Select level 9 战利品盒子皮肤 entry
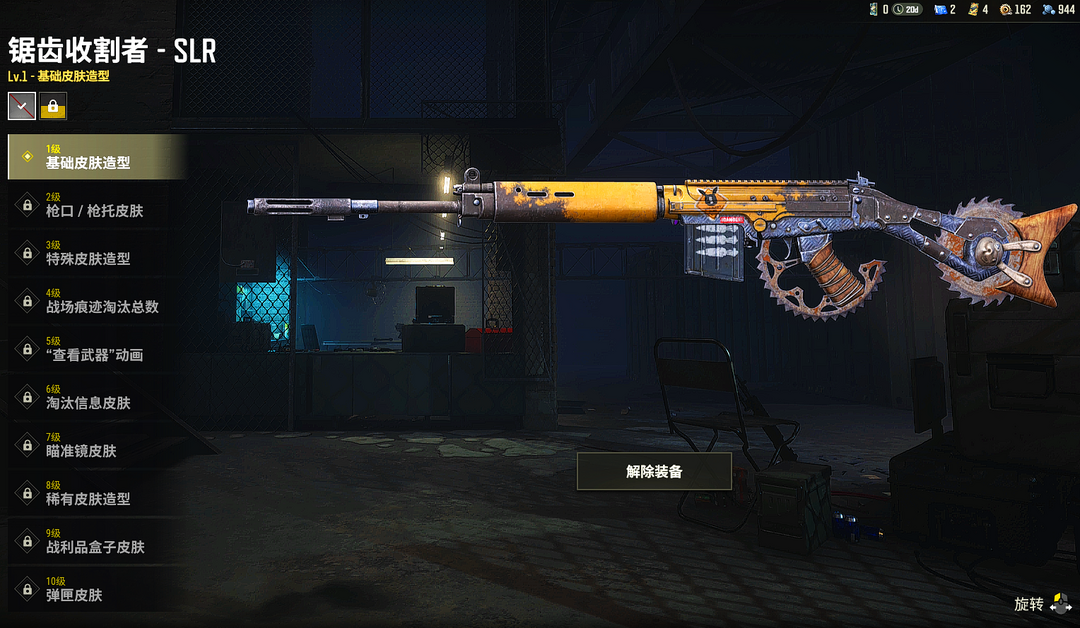 [95, 541]
